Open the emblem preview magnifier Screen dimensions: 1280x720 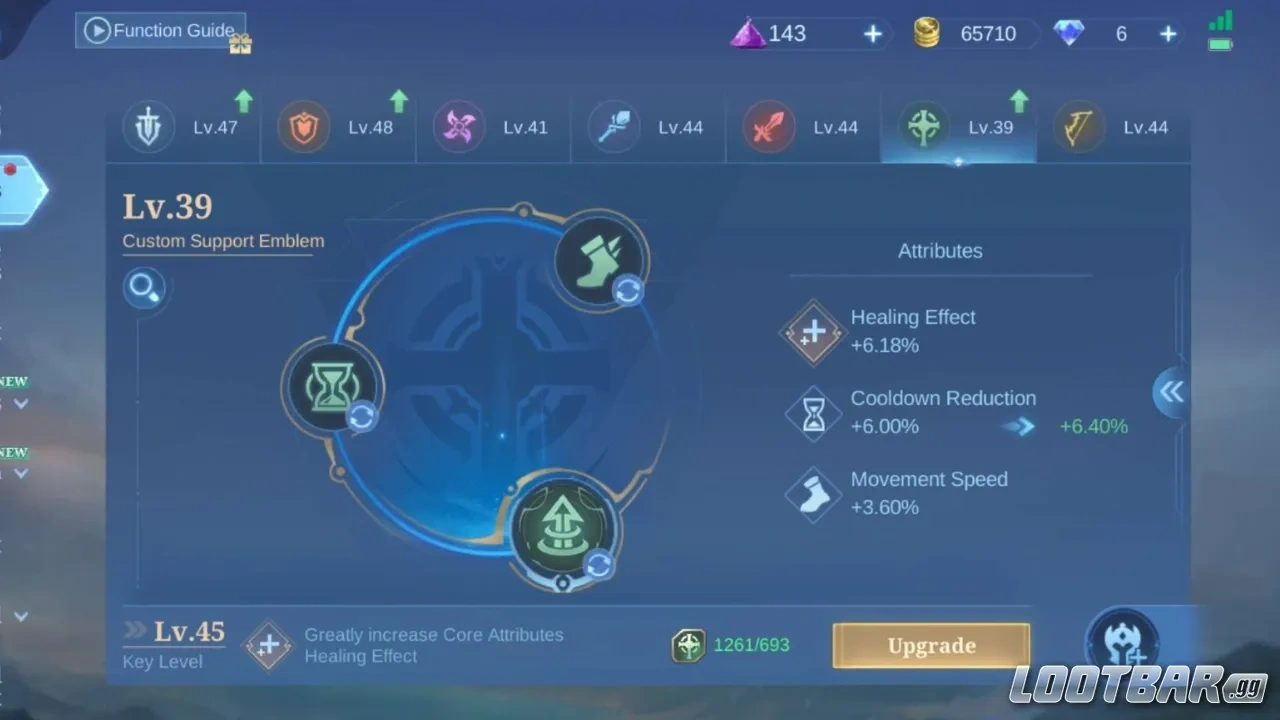coord(144,287)
